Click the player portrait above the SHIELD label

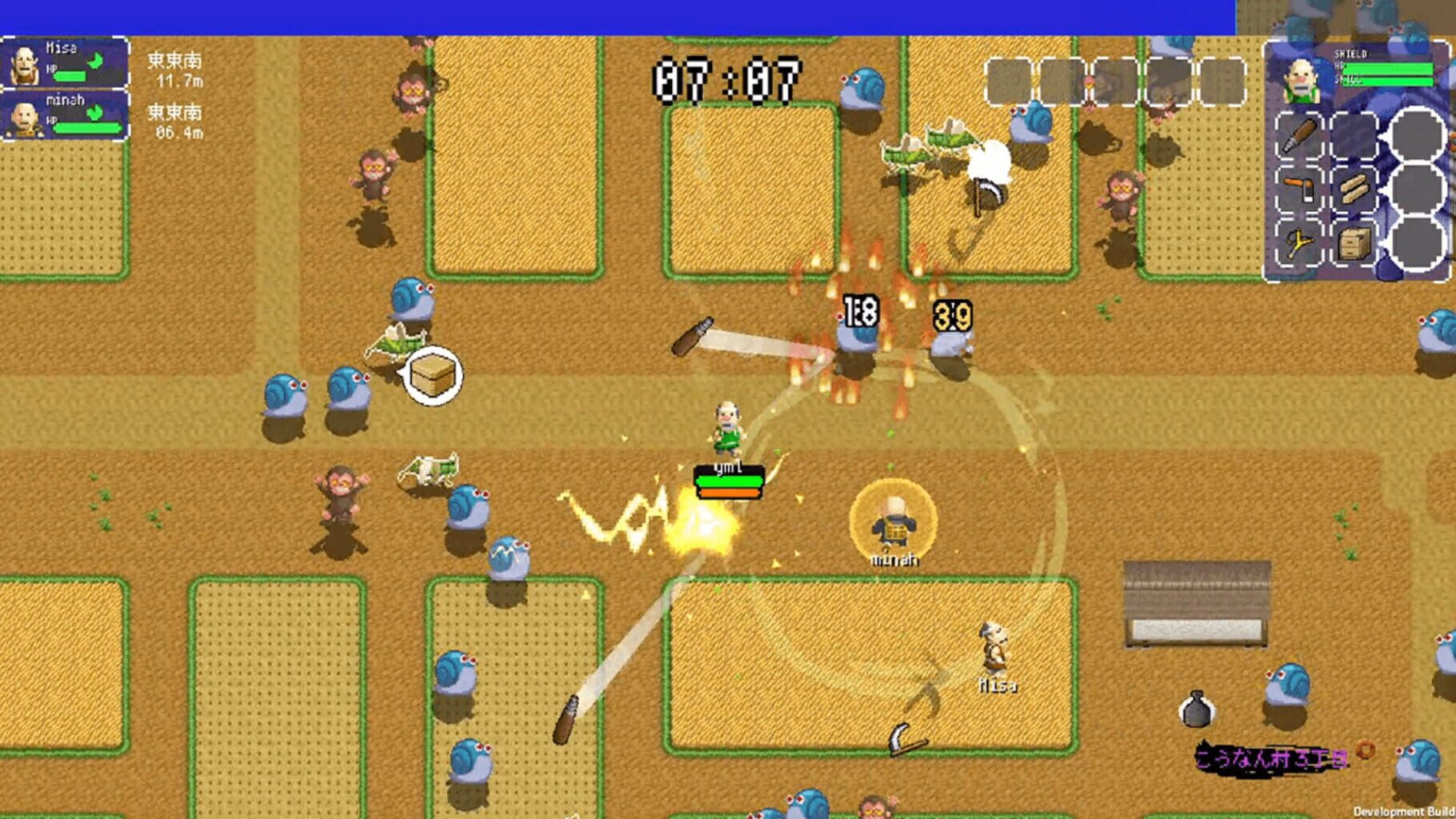pos(1302,79)
